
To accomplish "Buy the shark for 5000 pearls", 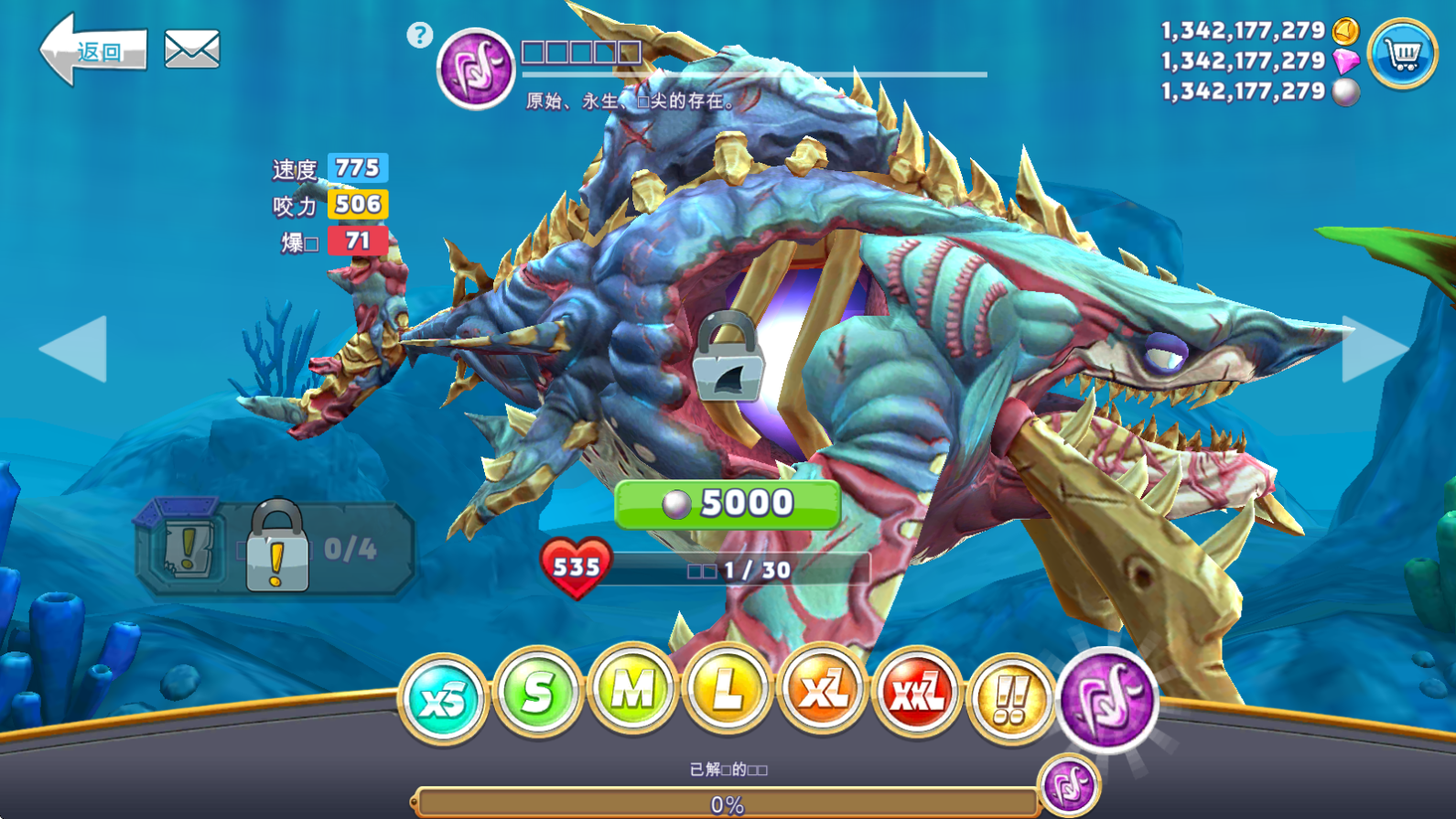I will [x=728, y=503].
